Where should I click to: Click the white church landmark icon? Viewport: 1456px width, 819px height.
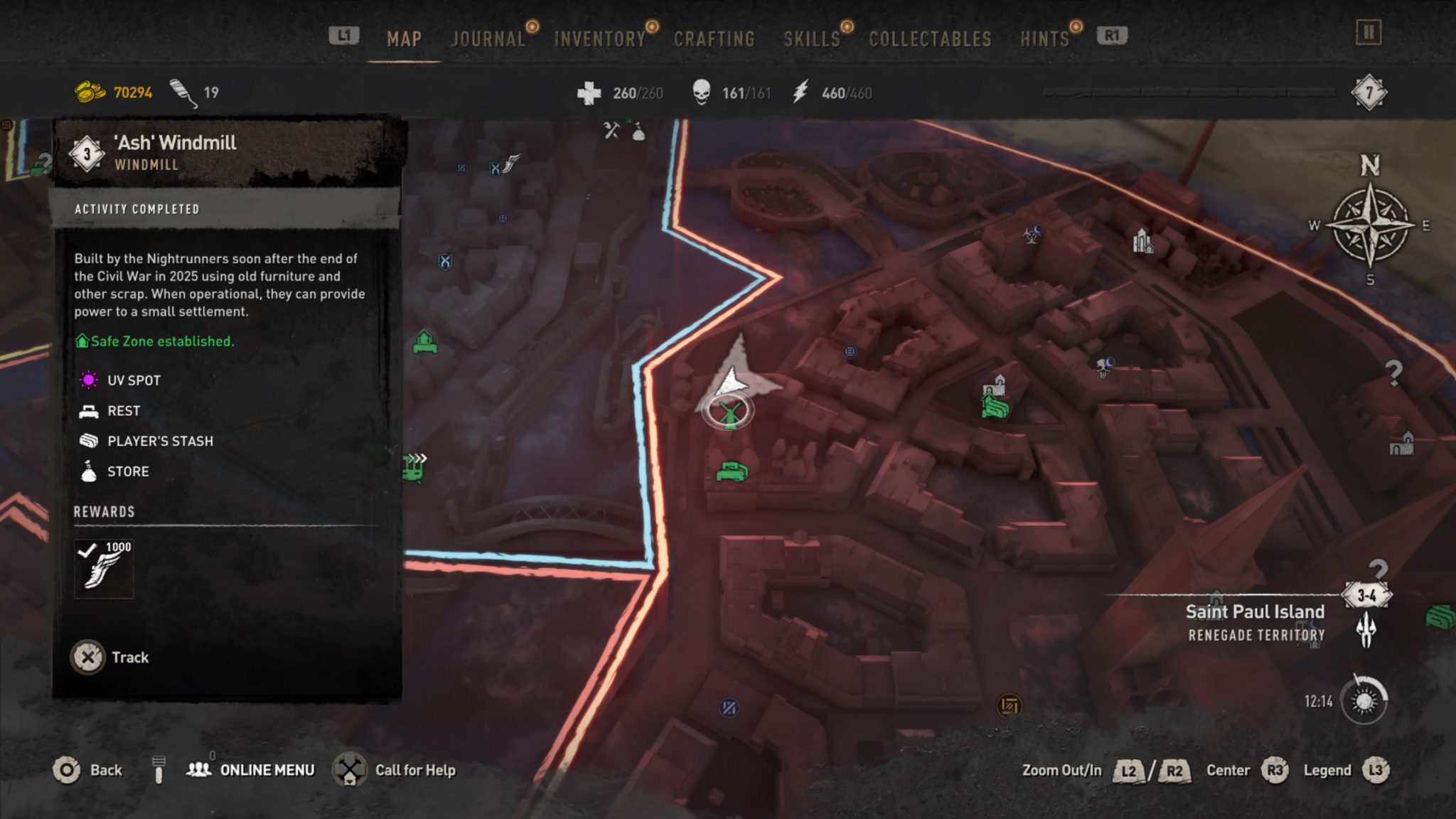point(1145,242)
